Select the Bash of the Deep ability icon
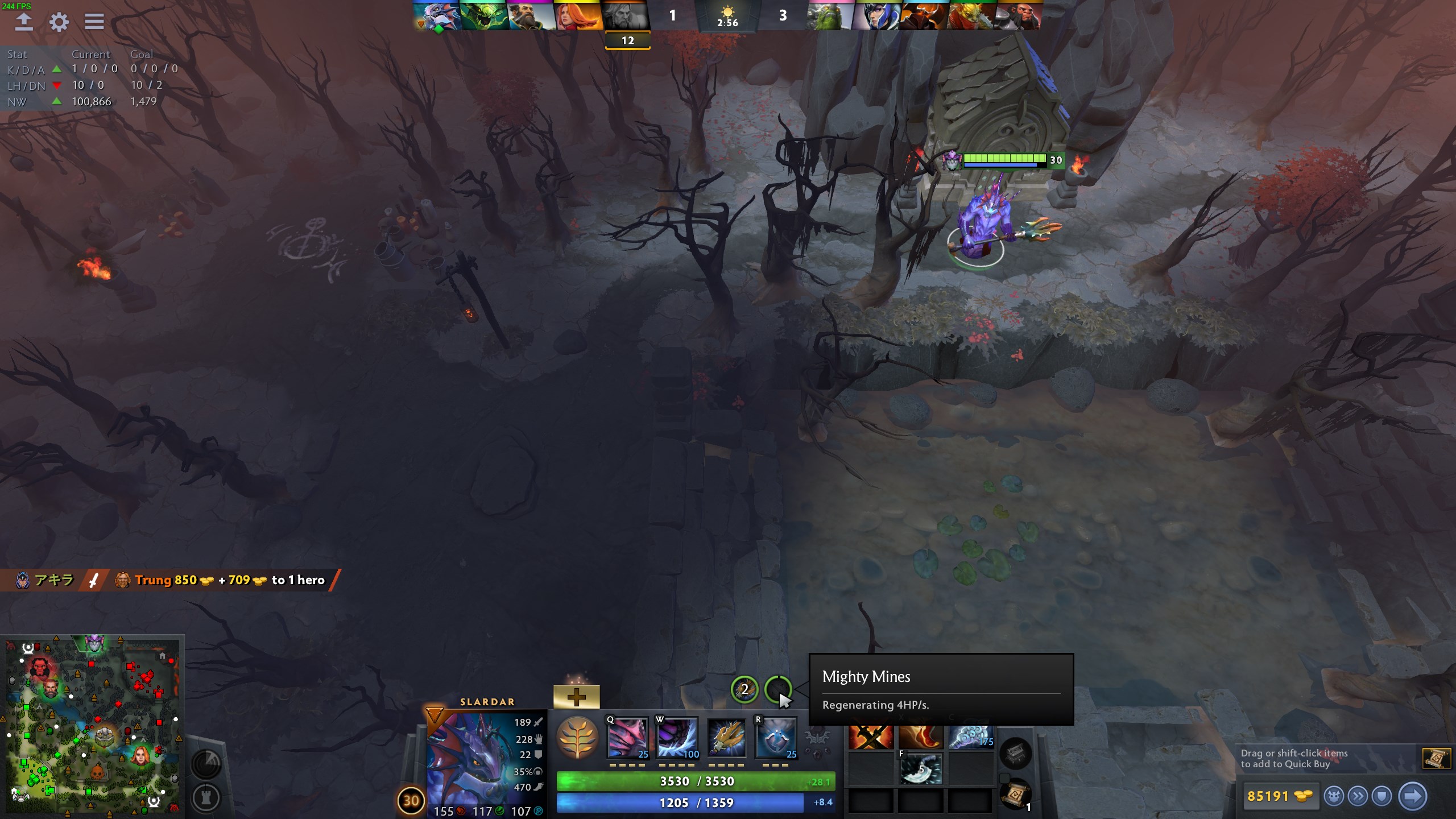 (726, 738)
